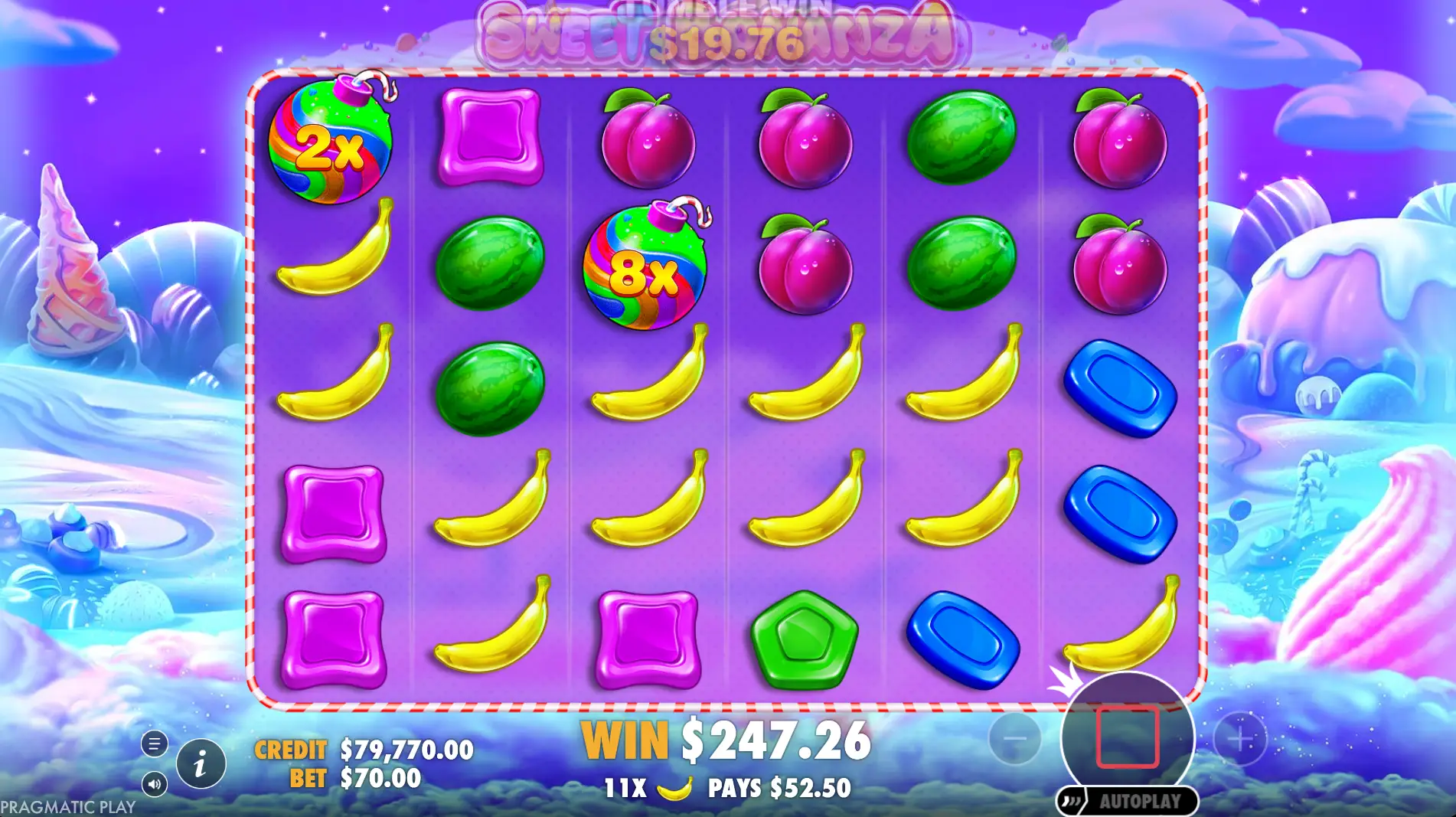Increase the bet with the plus button
This screenshot has width=1456, height=817.
1239,739
